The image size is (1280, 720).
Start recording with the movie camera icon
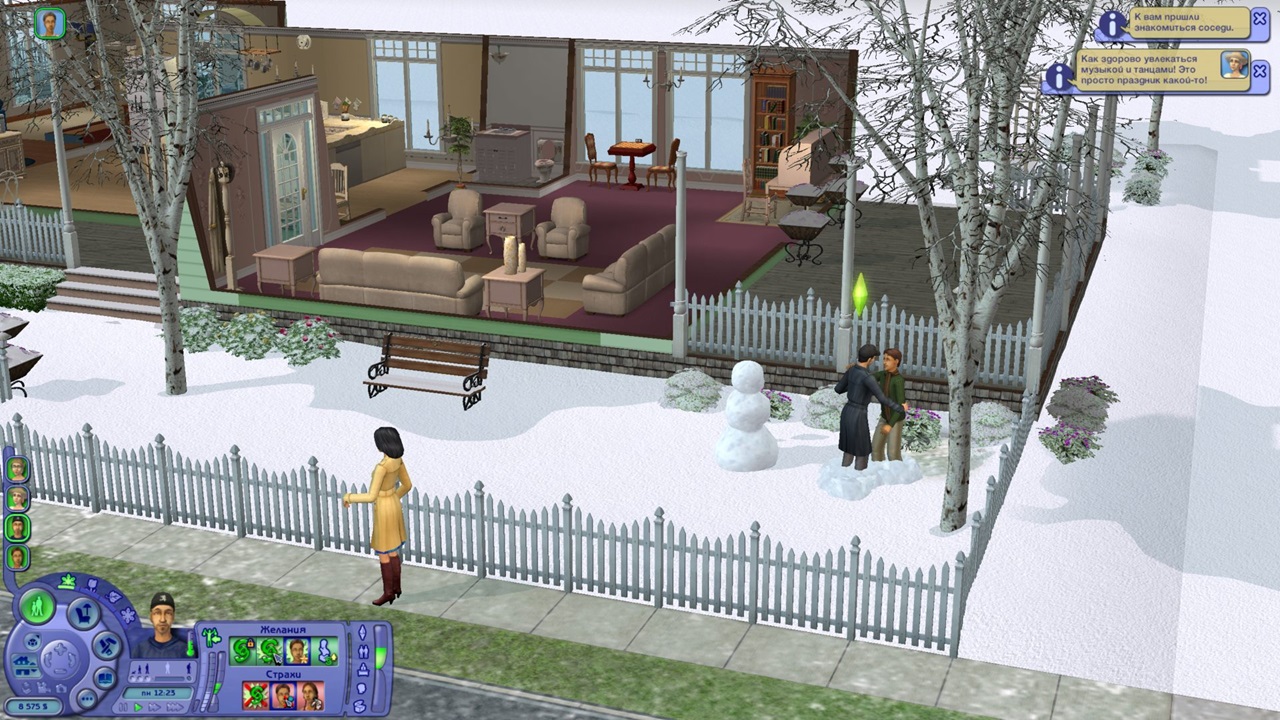(45, 686)
